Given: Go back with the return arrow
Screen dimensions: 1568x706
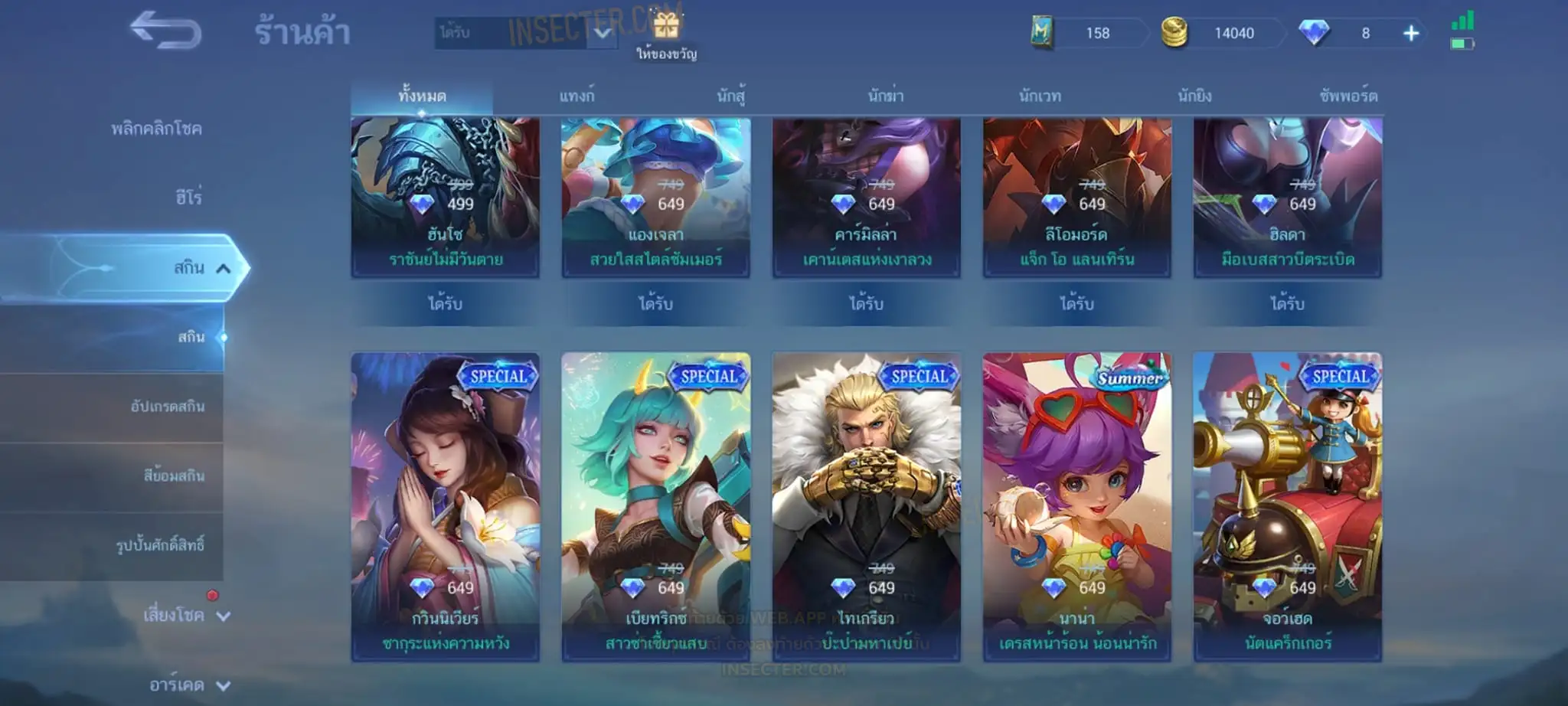Looking at the screenshot, I should [165, 31].
